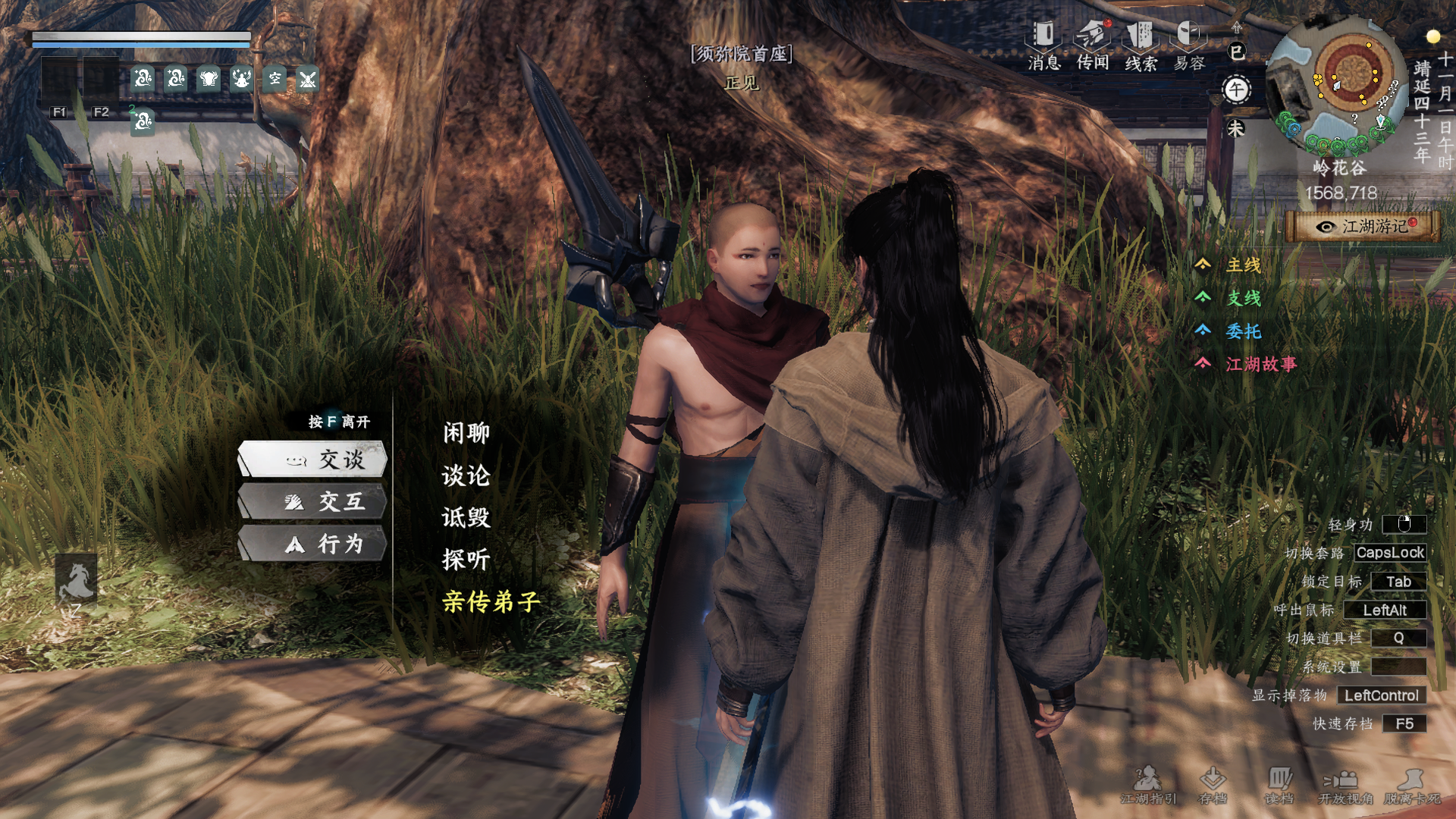Select the 探听 dialogue option
This screenshot has width=1456, height=819.
coord(466,560)
